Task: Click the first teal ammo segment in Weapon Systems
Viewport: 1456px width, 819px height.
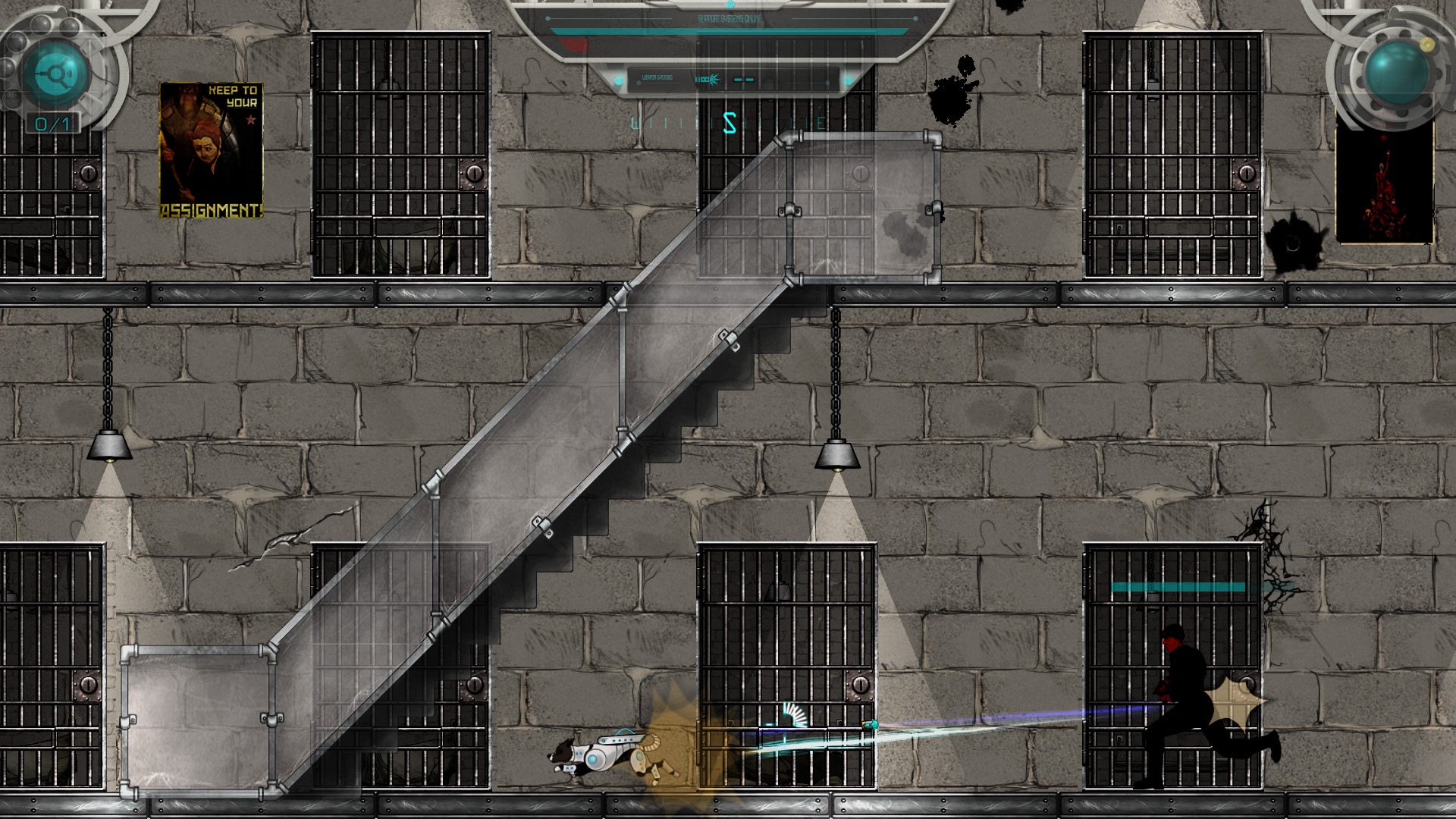Action: [x=737, y=80]
